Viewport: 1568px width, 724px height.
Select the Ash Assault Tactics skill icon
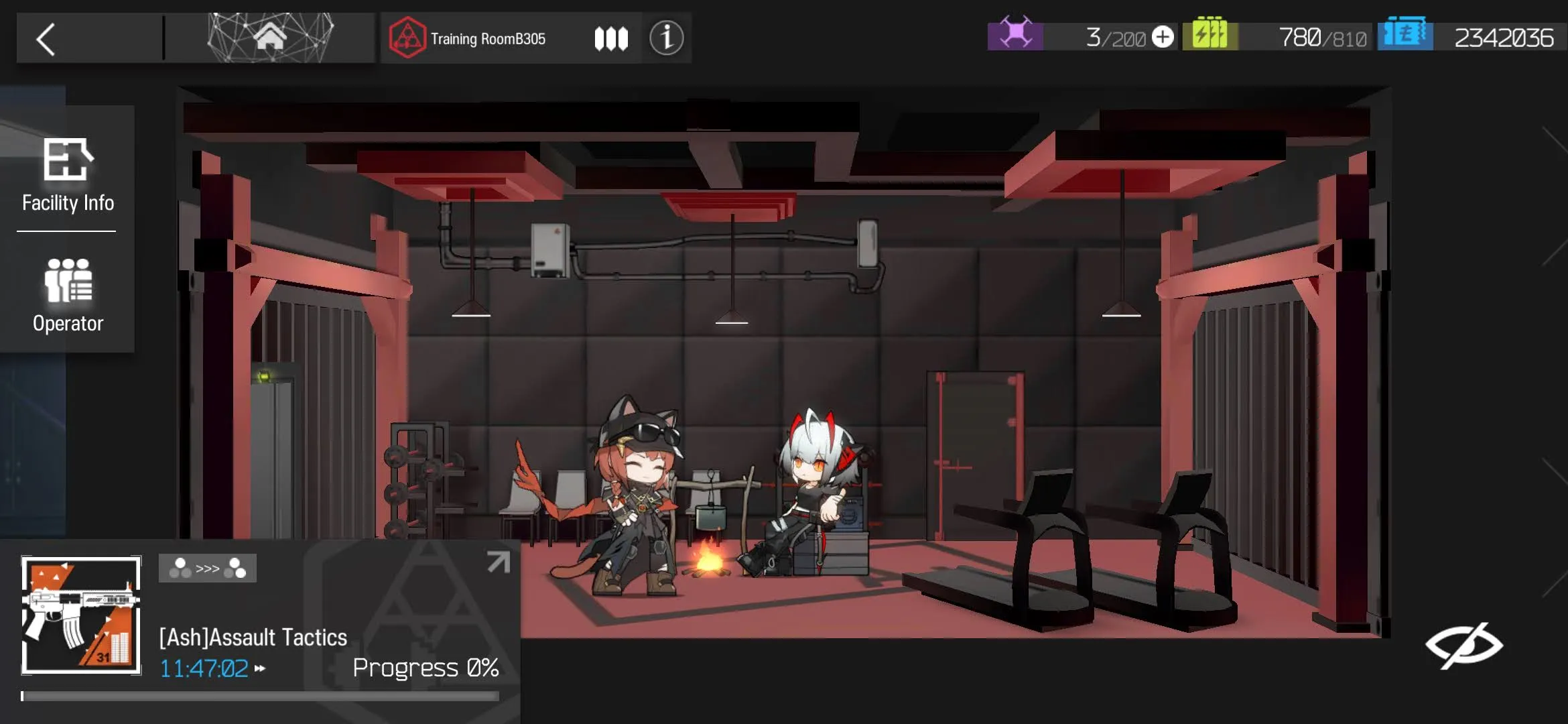coord(81,615)
